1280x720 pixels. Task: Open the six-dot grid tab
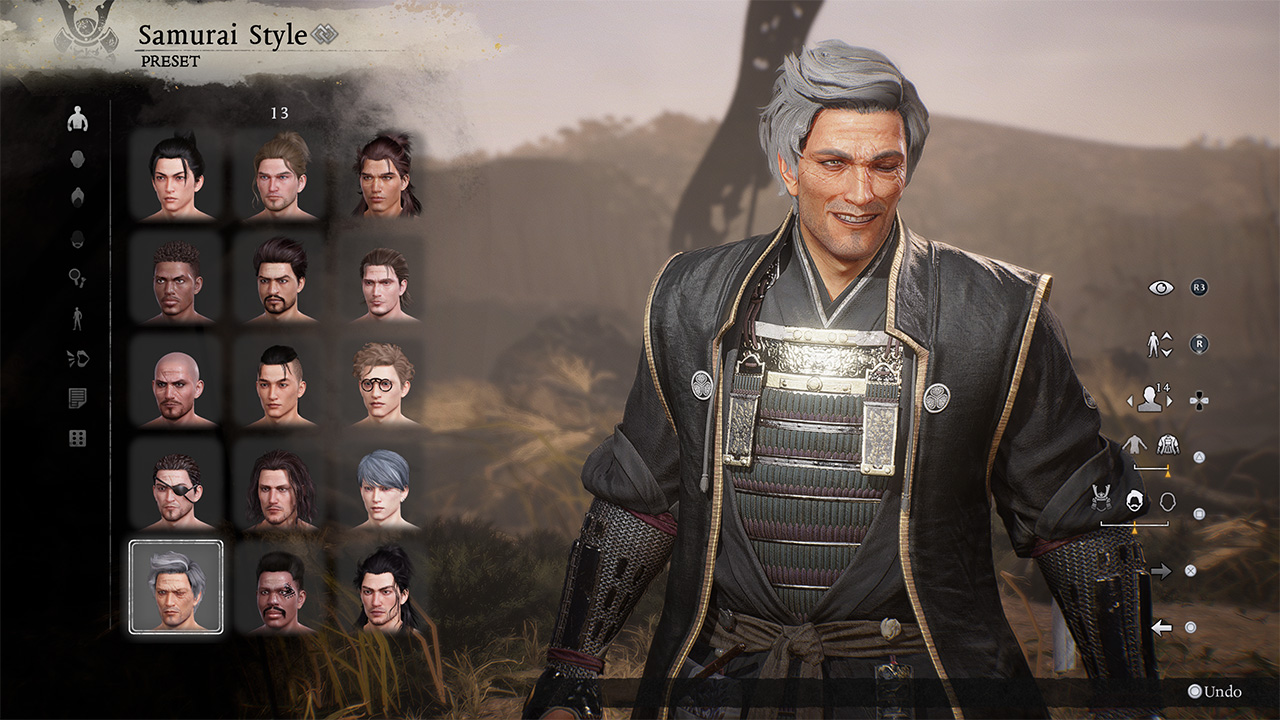[x=77, y=438]
